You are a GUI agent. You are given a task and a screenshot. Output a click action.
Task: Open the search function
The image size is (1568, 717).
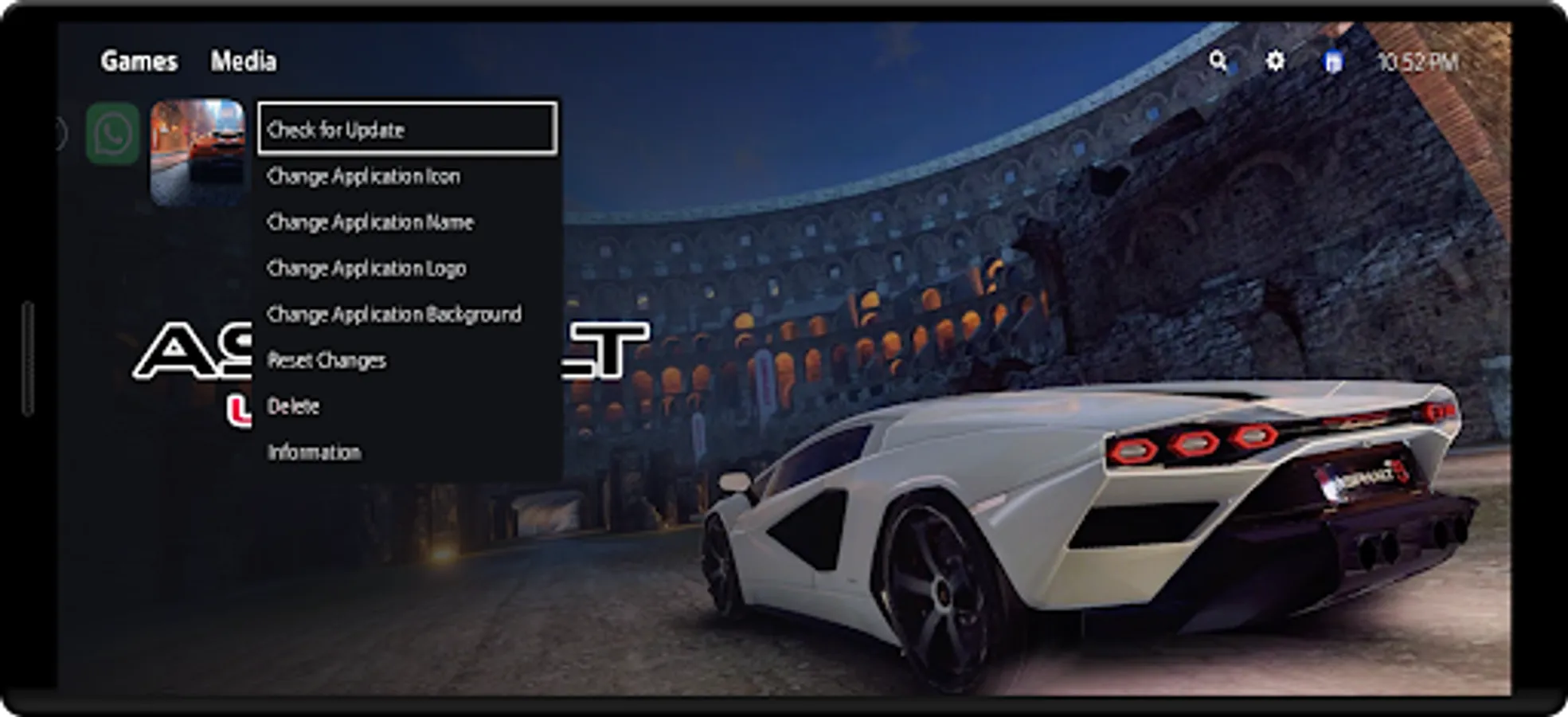click(1219, 61)
